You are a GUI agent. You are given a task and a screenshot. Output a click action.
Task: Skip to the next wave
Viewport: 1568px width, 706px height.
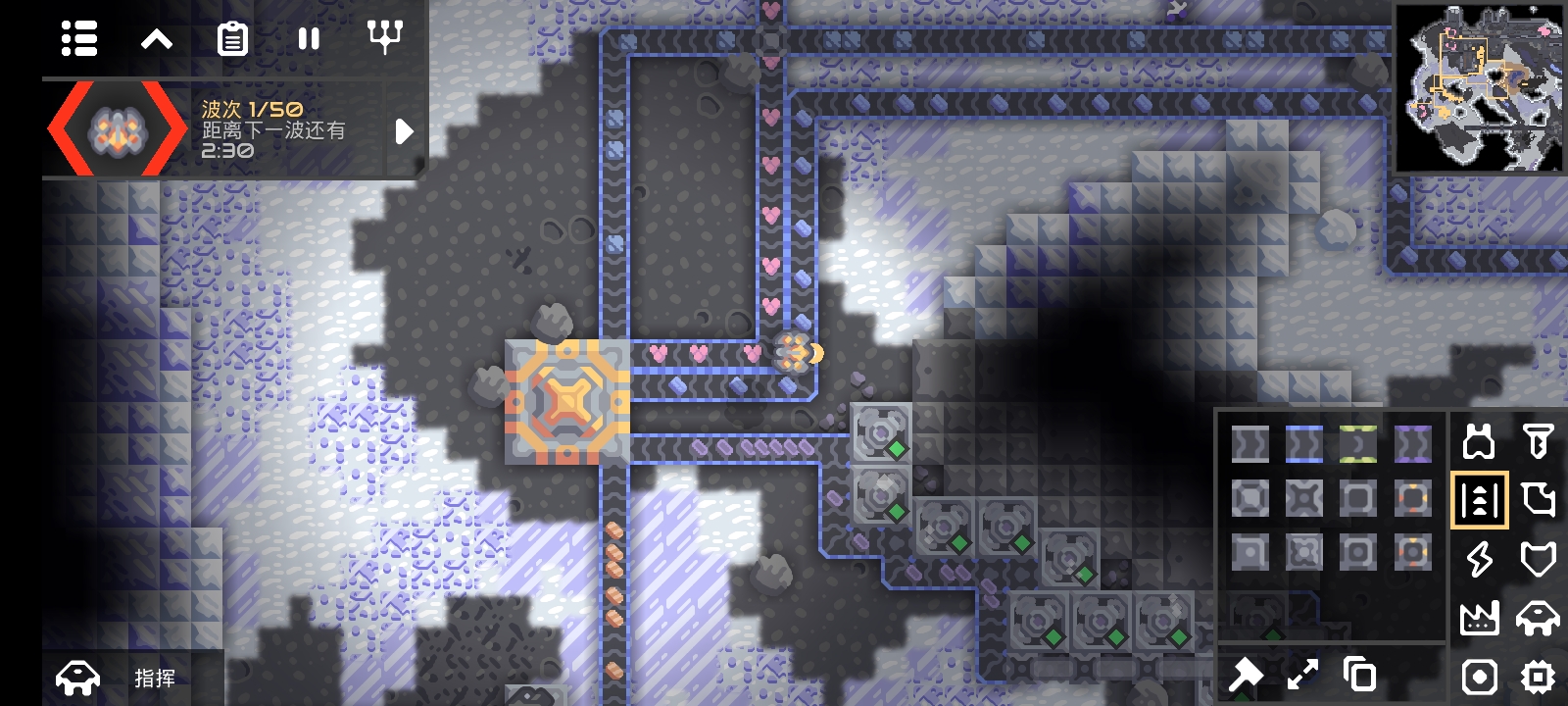point(404,131)
